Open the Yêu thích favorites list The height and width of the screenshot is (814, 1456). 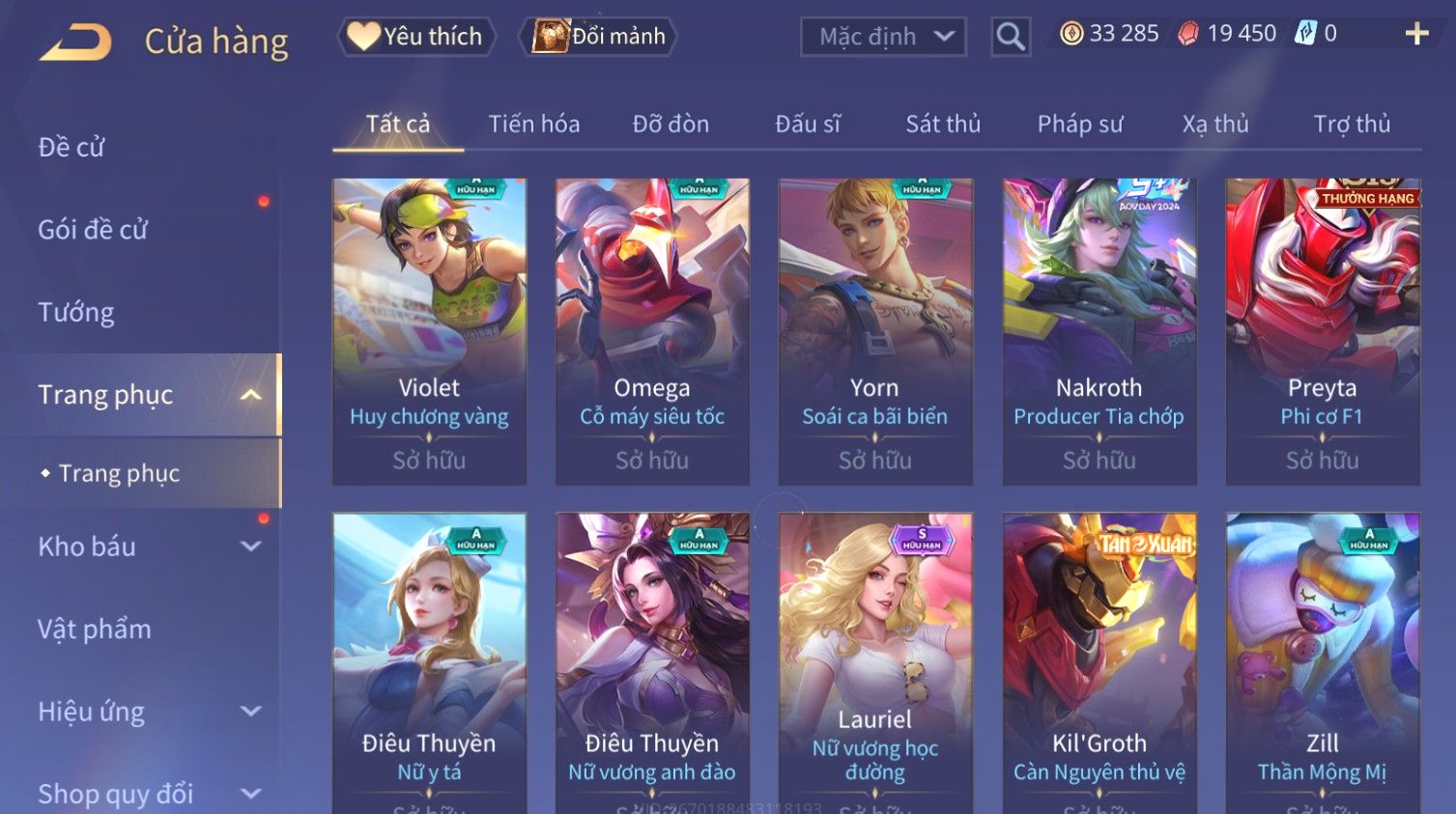tap(416, 37)
